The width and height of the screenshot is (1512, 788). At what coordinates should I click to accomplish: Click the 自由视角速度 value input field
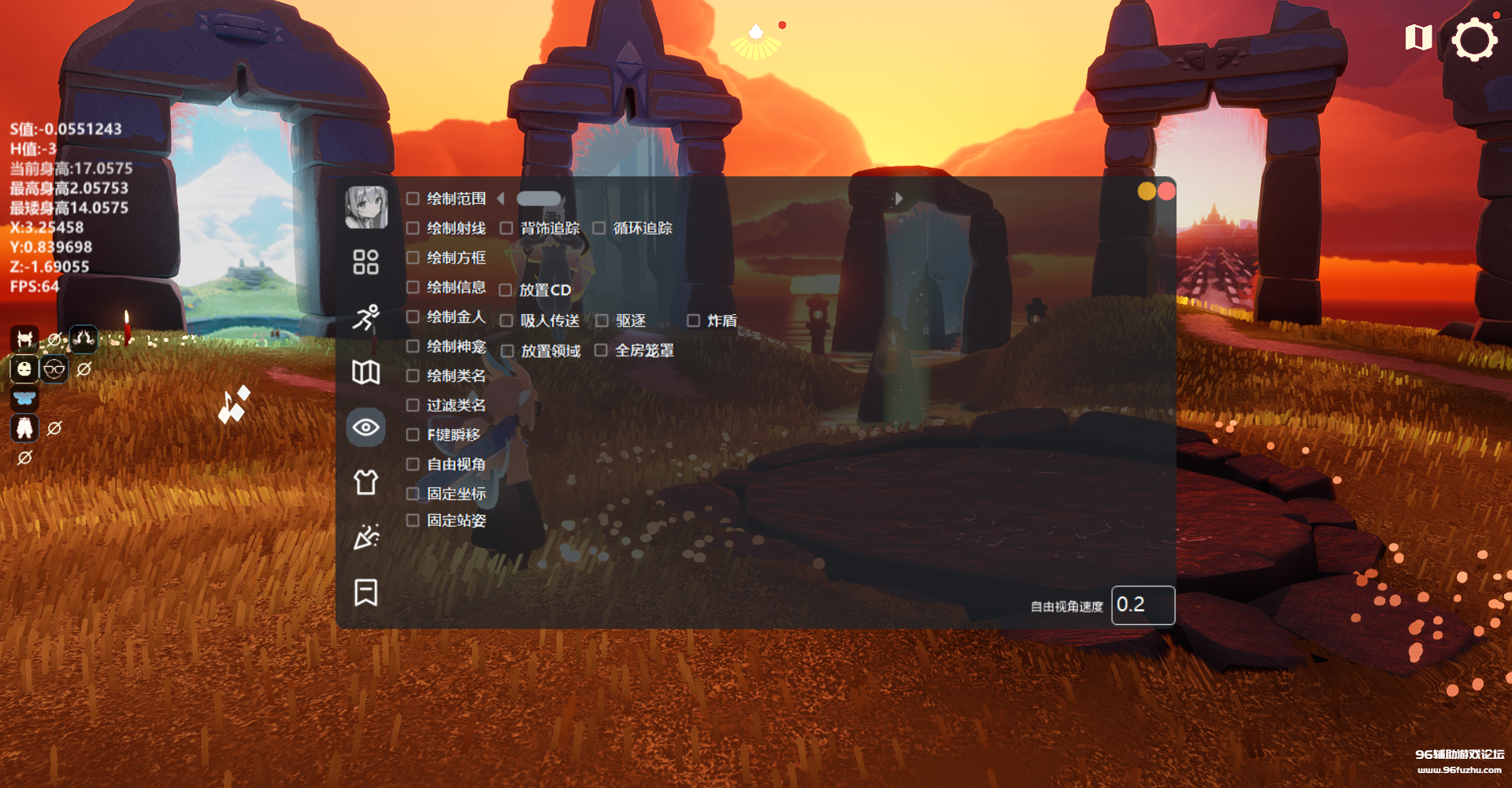pos(1143,605)
